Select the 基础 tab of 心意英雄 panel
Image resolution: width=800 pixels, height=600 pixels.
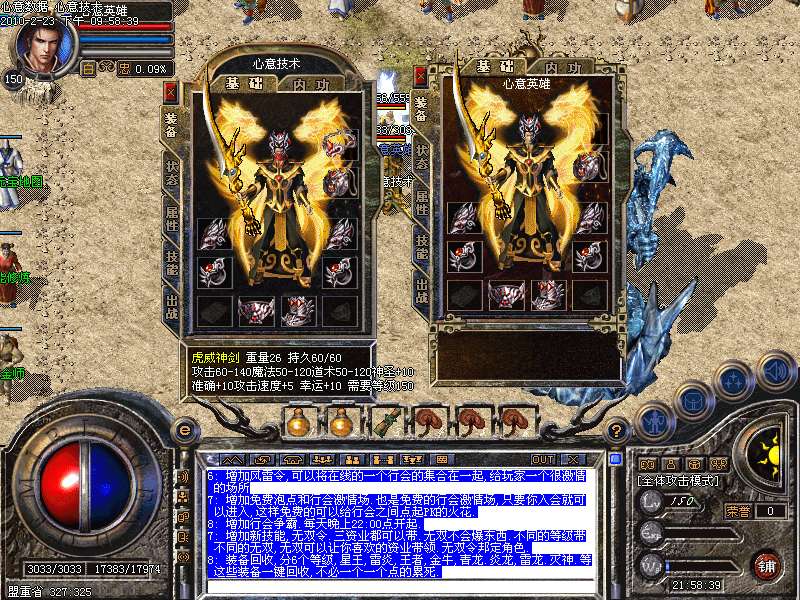(x=489, y=67)
